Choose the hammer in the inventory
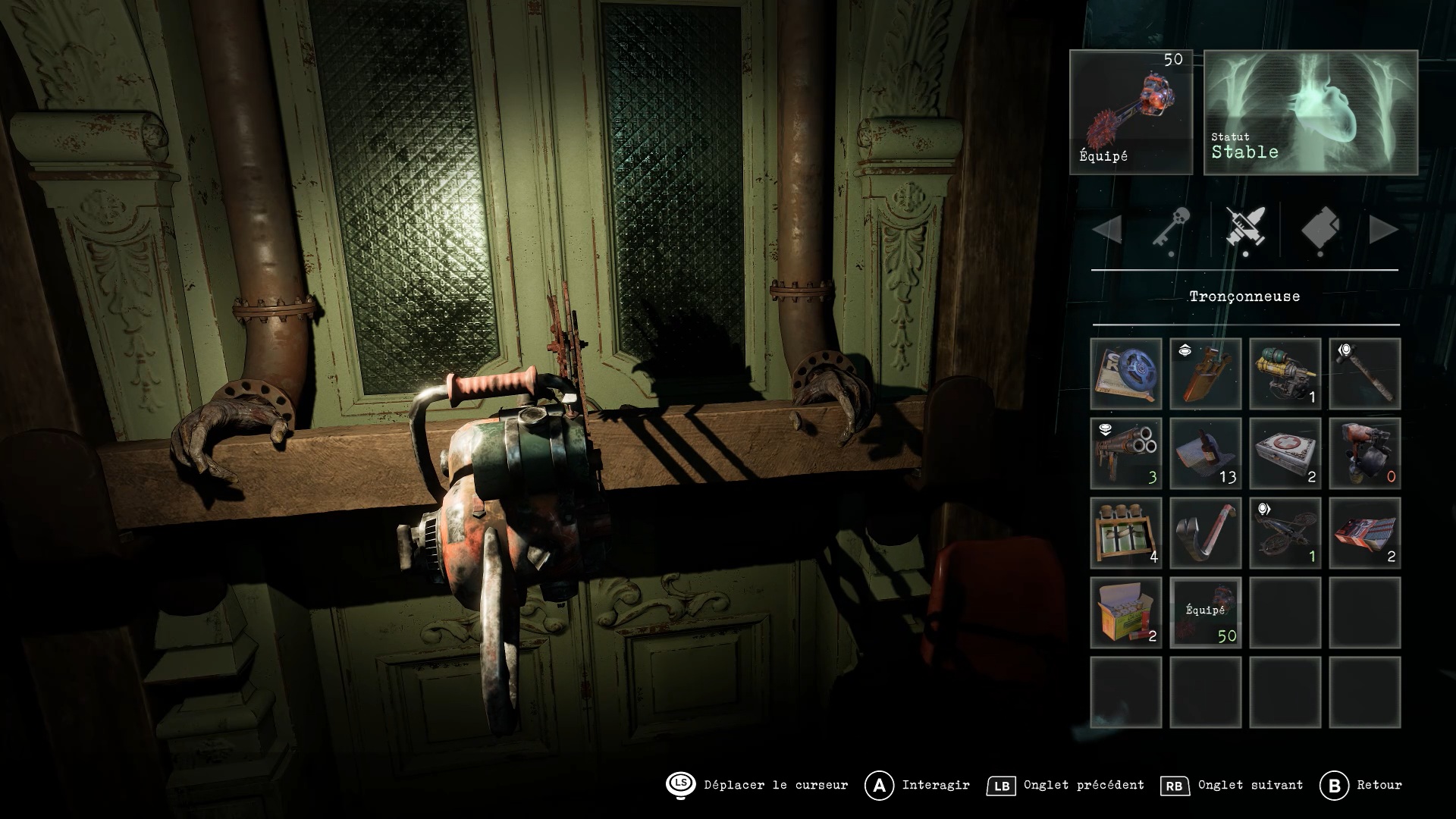This screenshot has width=1456, height=819. (1364, 375)
